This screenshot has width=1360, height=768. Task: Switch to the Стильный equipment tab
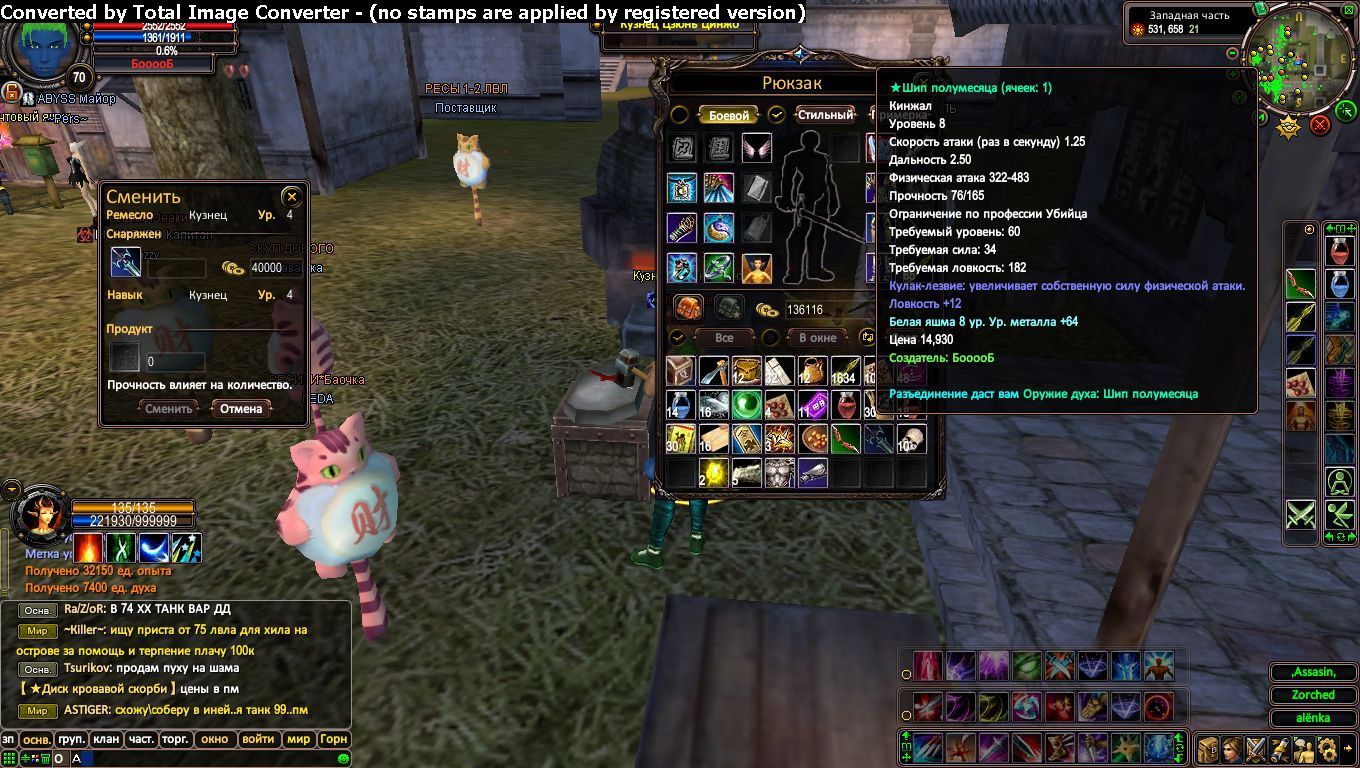pos(825,115)
